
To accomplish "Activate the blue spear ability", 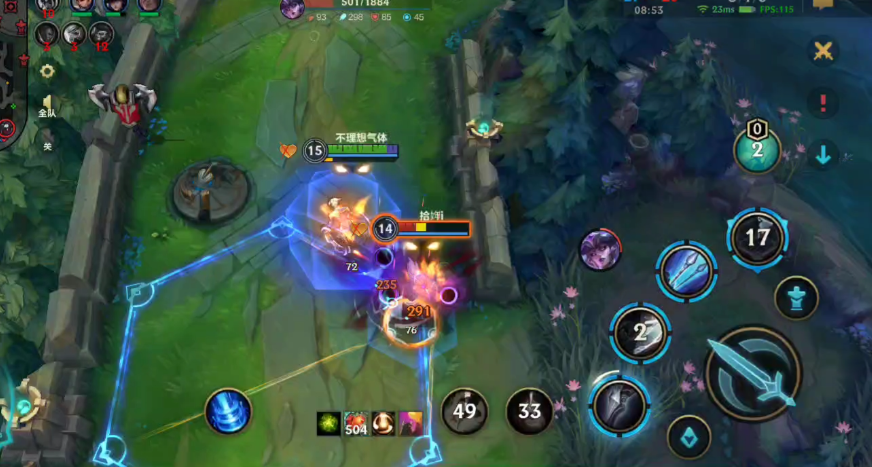I will pyautogui.click(x=686, y=270).
